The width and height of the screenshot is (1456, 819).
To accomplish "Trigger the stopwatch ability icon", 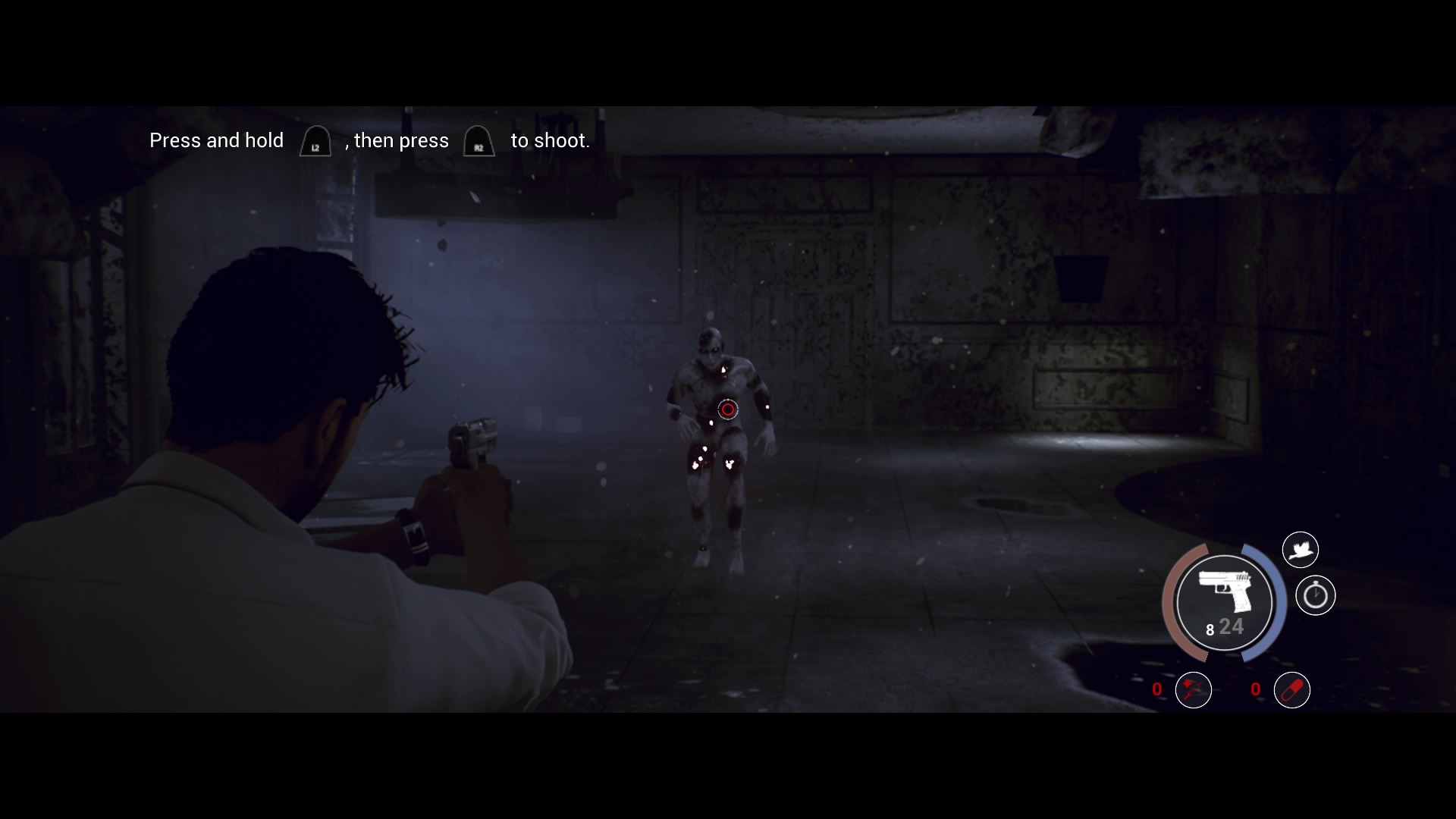I will coord(1315,595).
